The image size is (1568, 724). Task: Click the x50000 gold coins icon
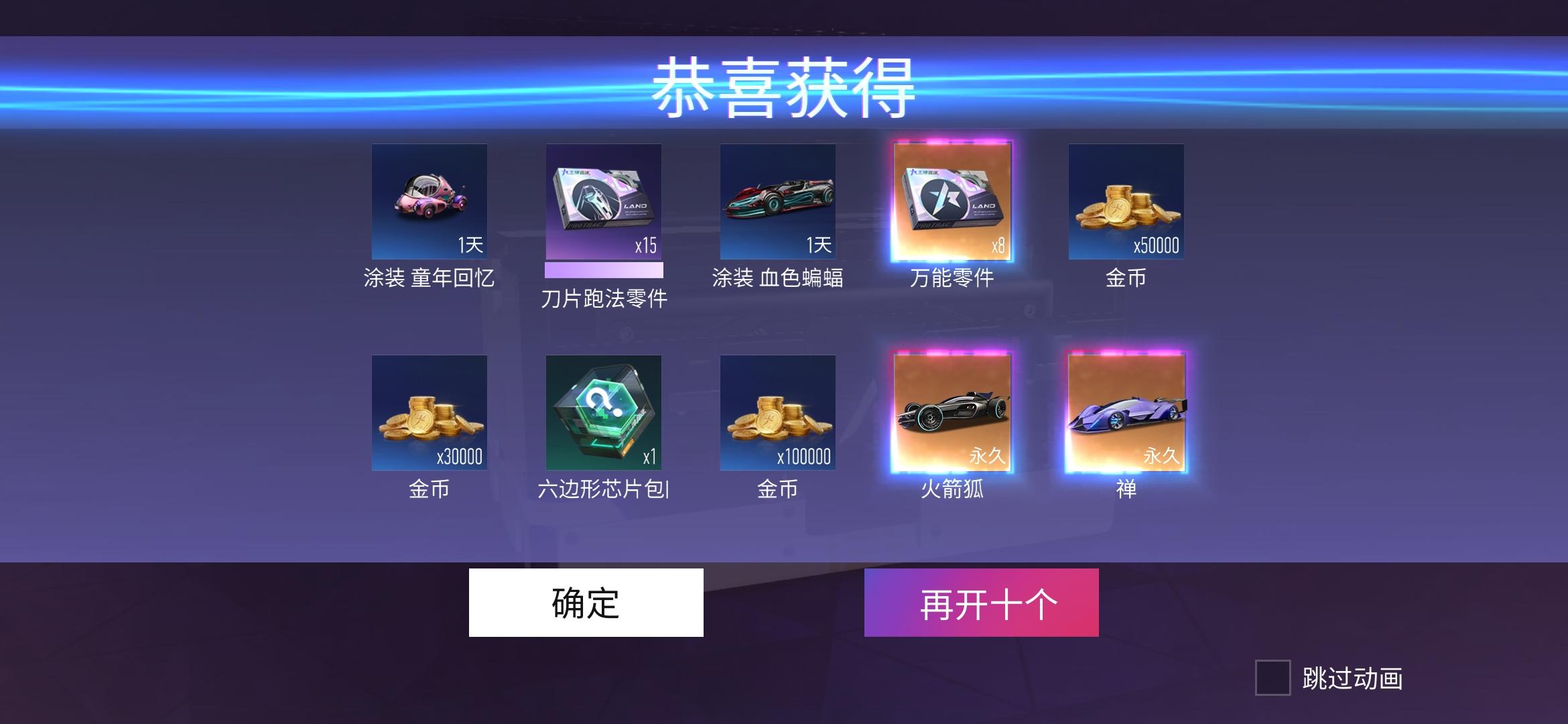[1128, 201]
